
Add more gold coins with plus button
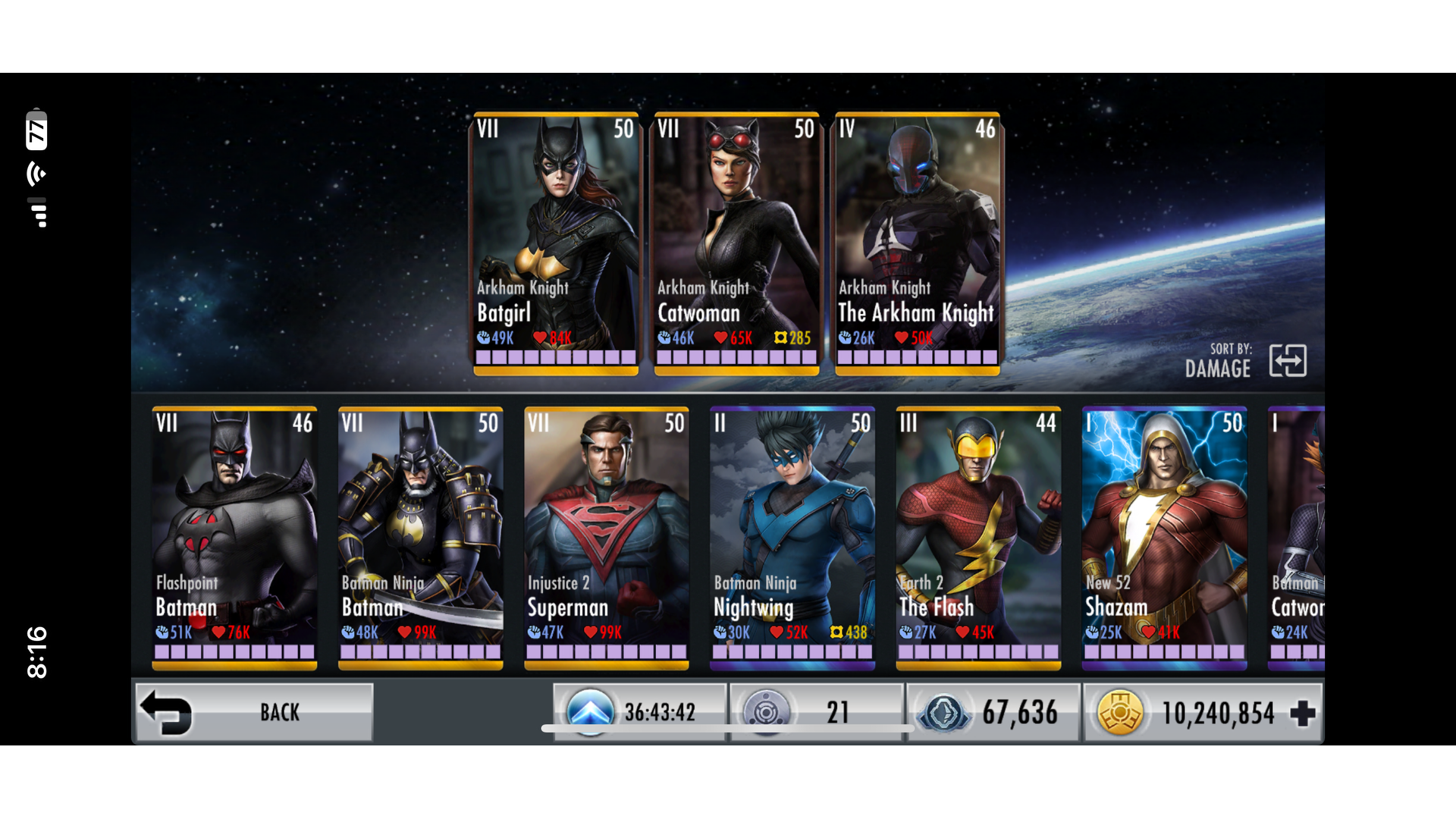coord(1302,713)
